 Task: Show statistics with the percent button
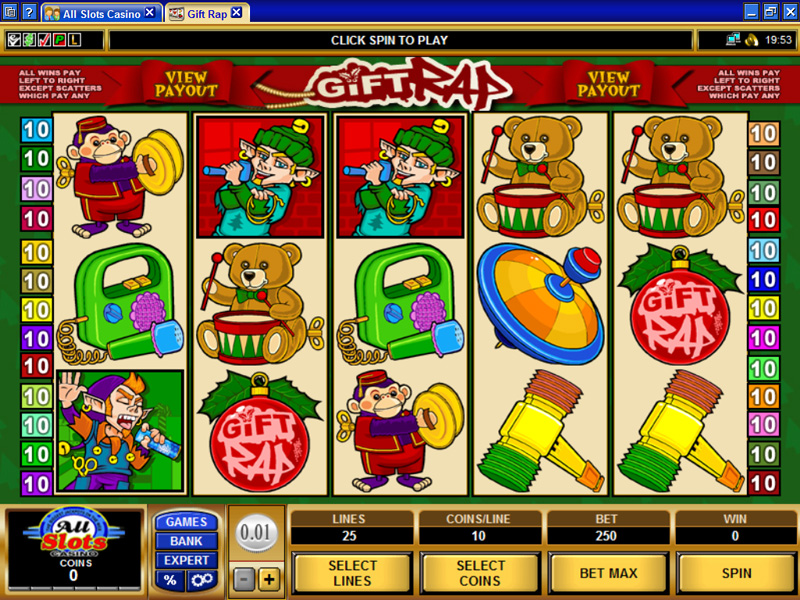(171, 580)
